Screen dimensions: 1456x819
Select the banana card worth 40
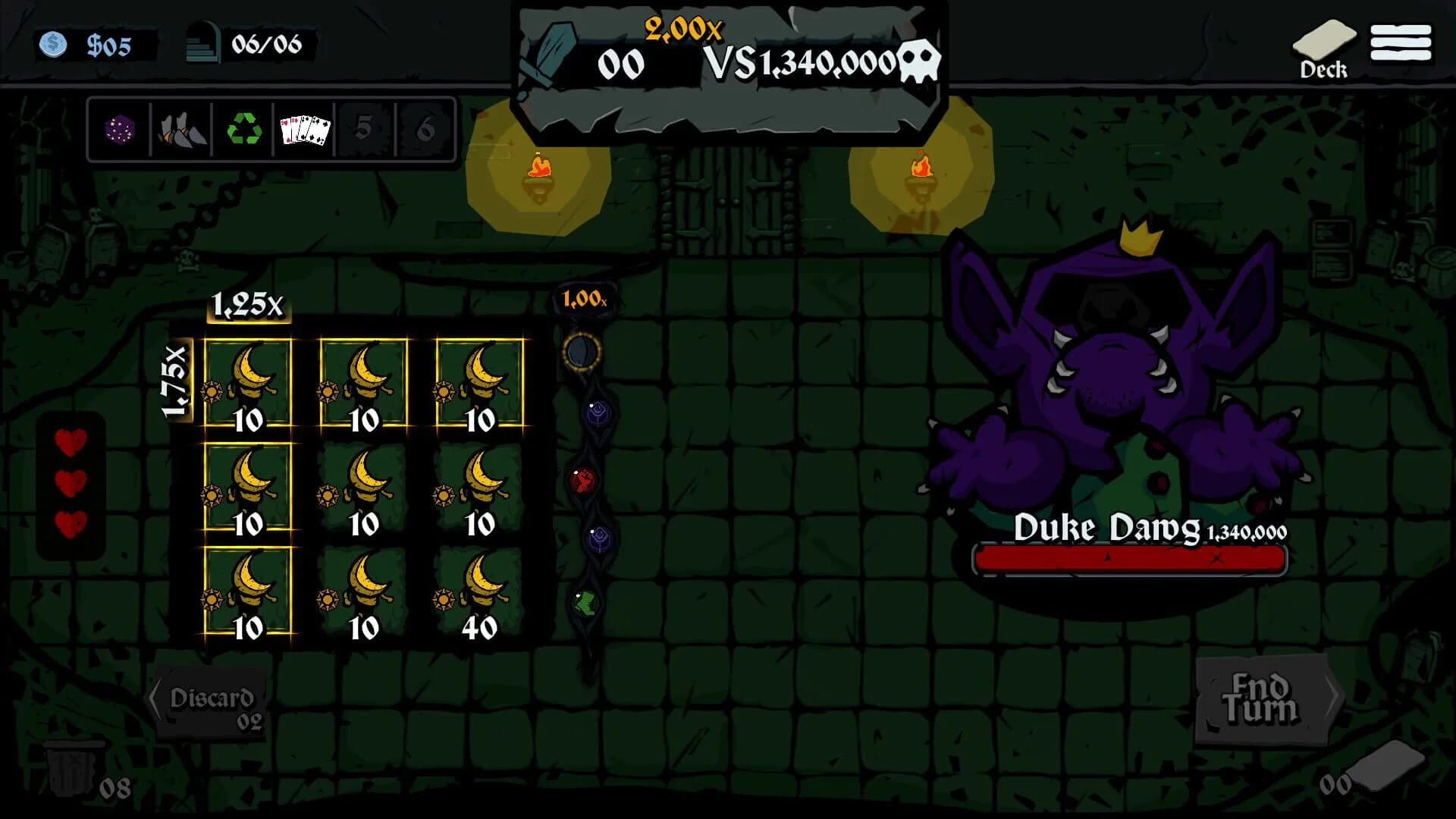[478, 599]
